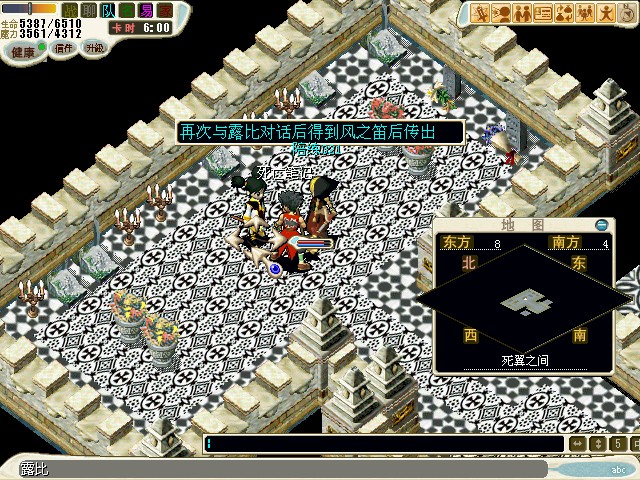Screen dimensions: 640x480
Task: Click the two-people team icon
Action: point(523,13)
